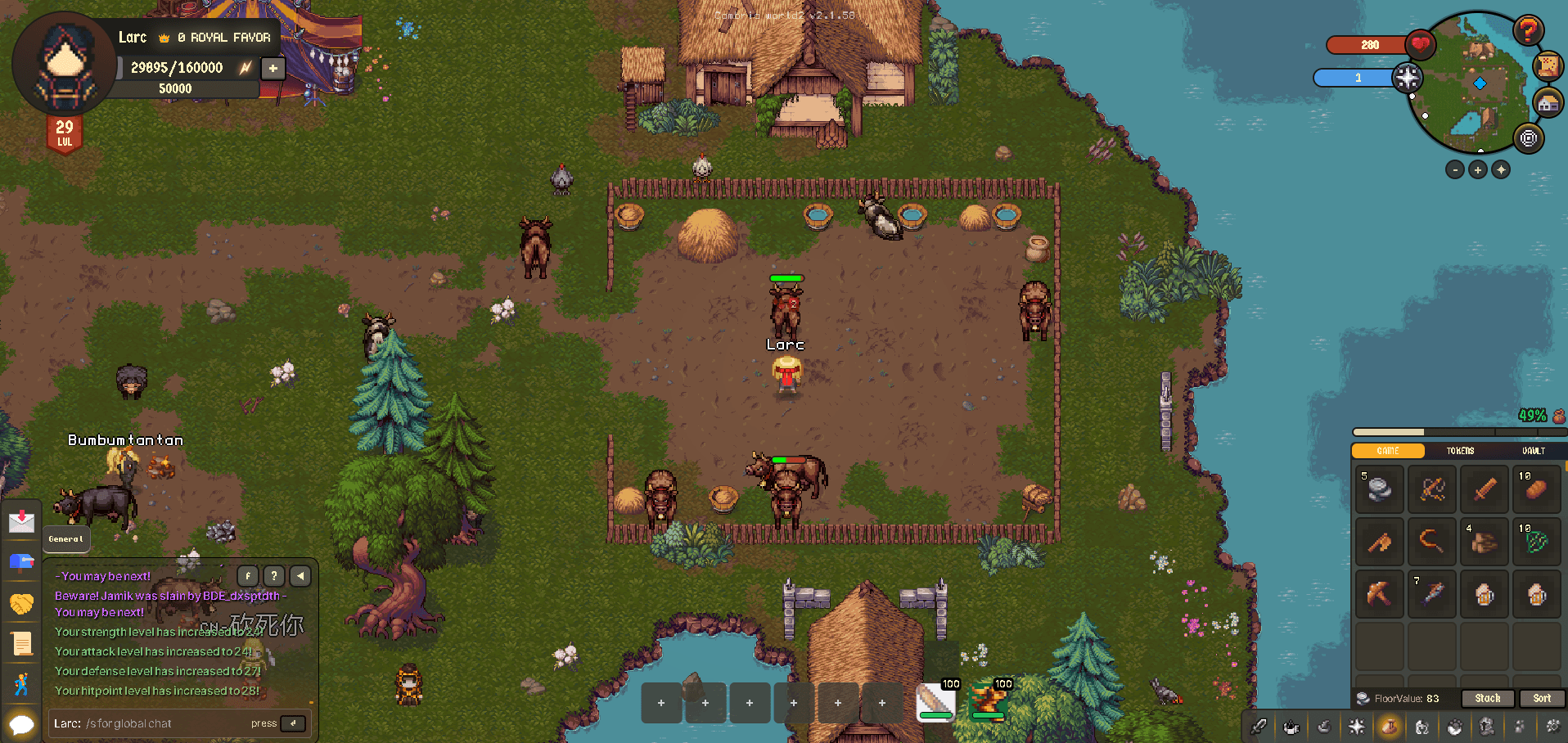Open the quest scroll icon

(22, 644)
